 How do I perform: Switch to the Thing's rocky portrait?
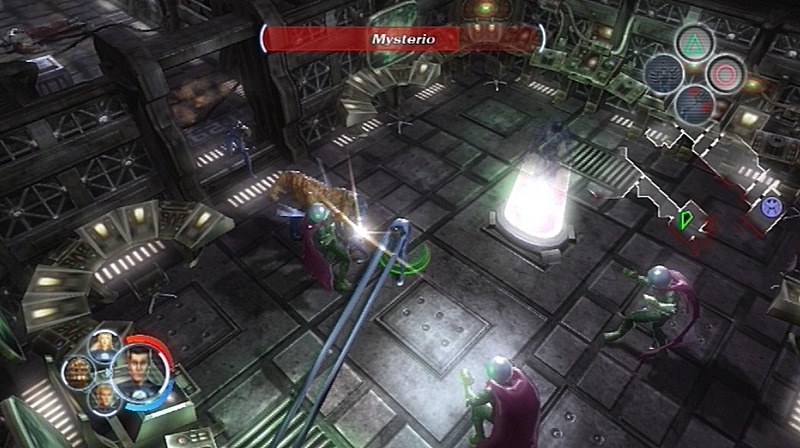[x=78, y=372]
